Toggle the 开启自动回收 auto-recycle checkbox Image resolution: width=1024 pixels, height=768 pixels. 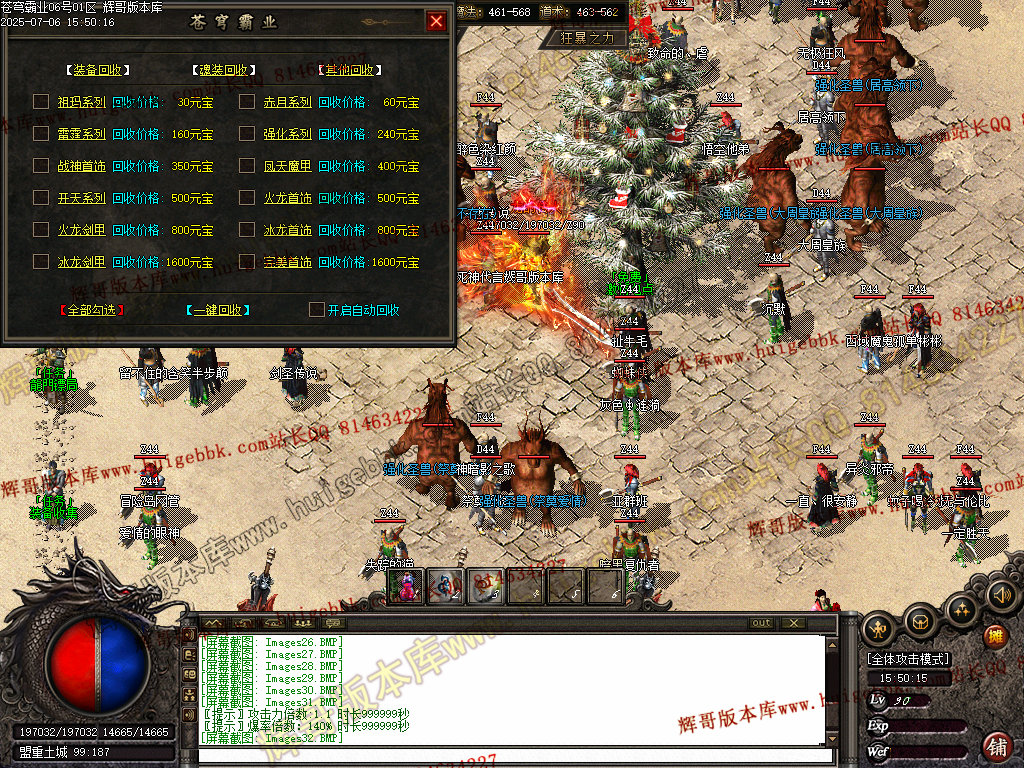point(316,310)
